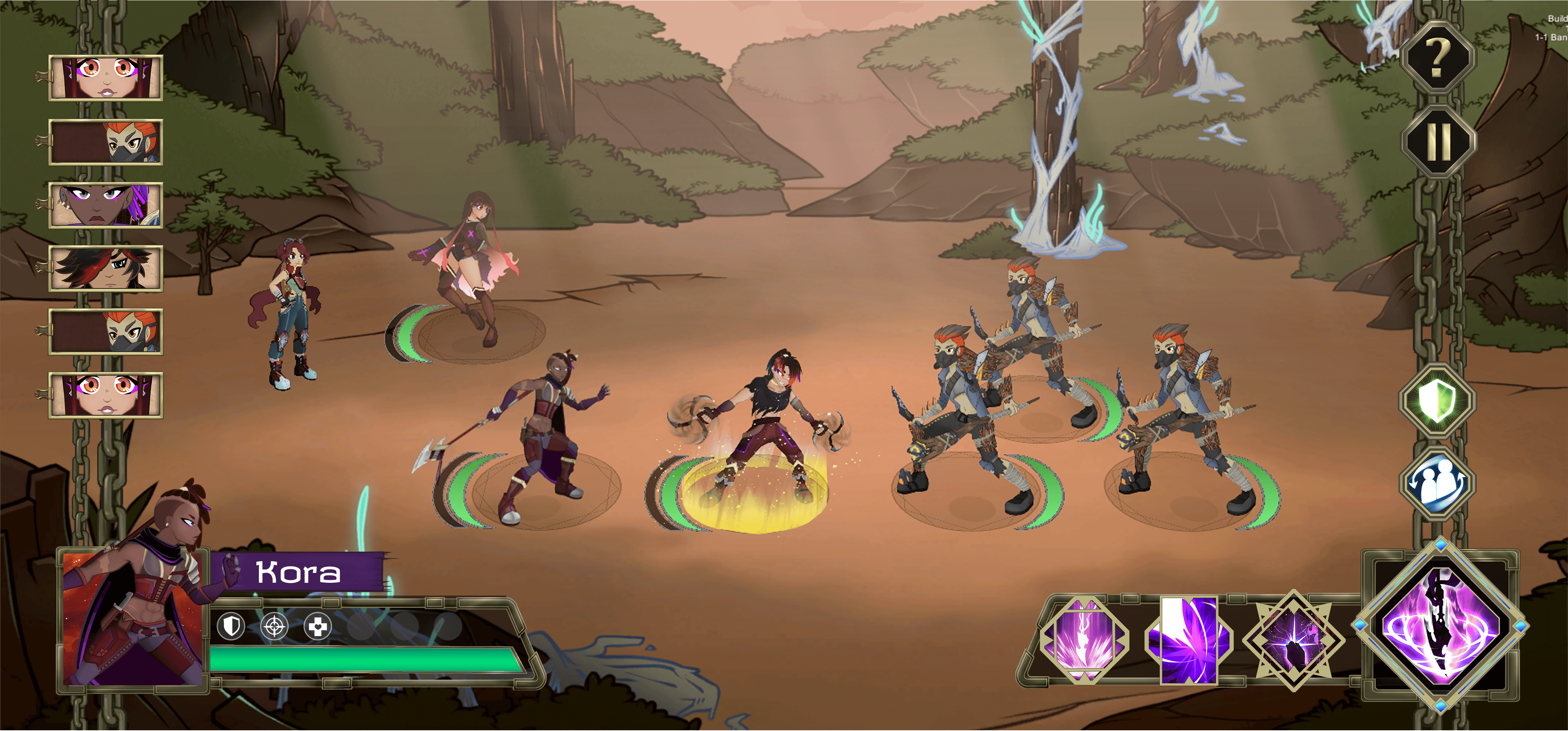Trigger the large purple vortex ultimate ability
This screenshot has width=1568, height=731.
(1439, 626)
